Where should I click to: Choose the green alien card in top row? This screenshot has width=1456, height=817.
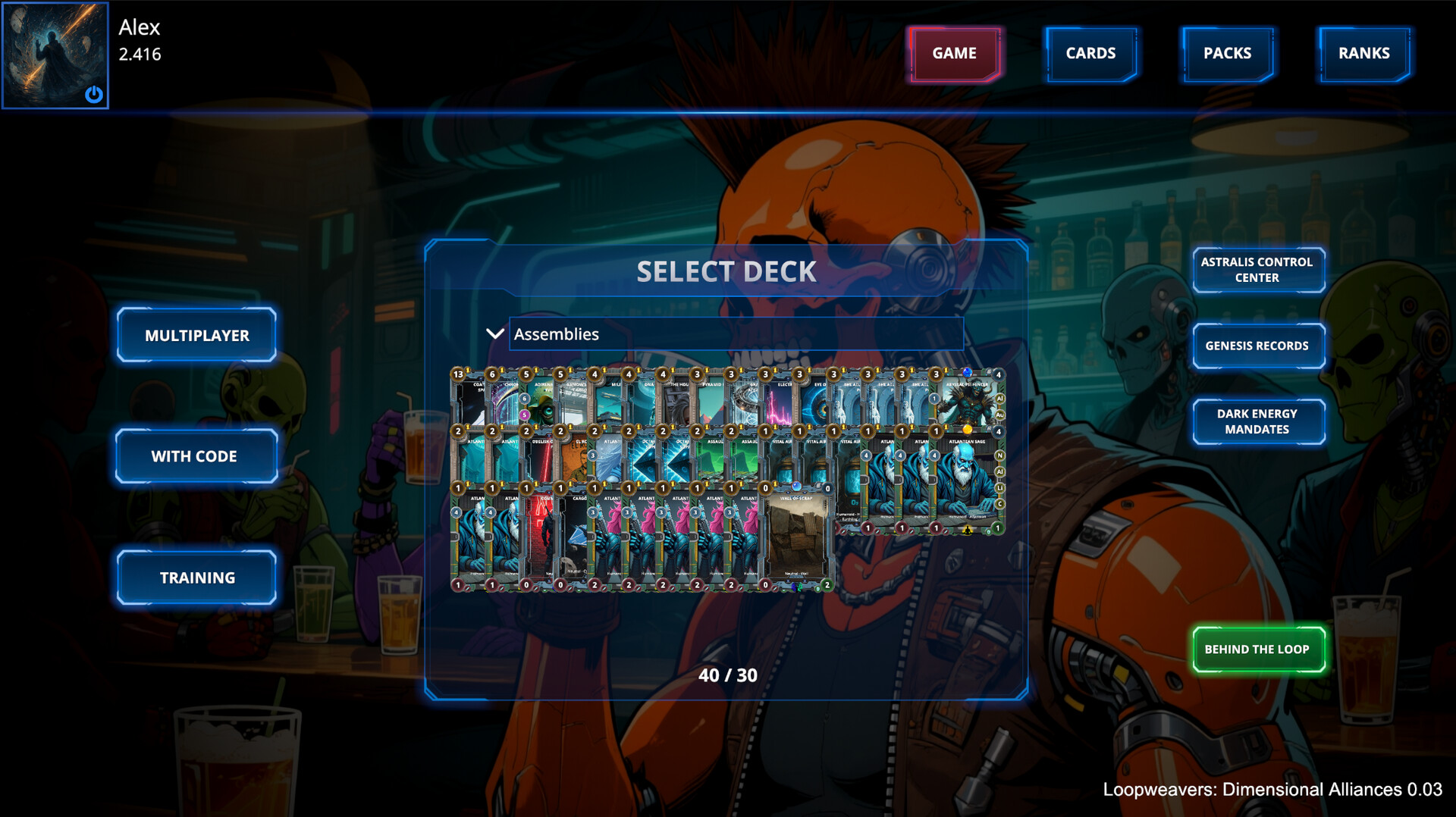[x=539, y=402]
